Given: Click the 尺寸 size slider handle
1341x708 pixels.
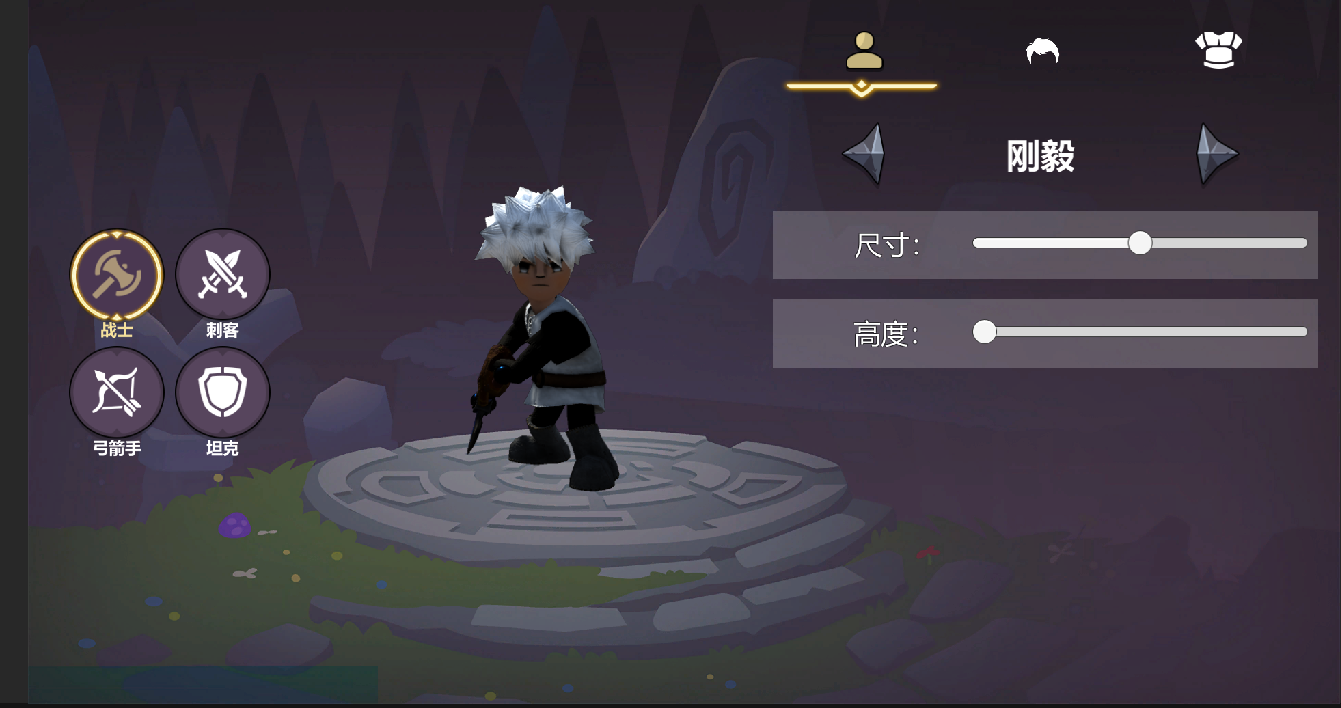Looking at the screenshot, I should point(1140,243).
